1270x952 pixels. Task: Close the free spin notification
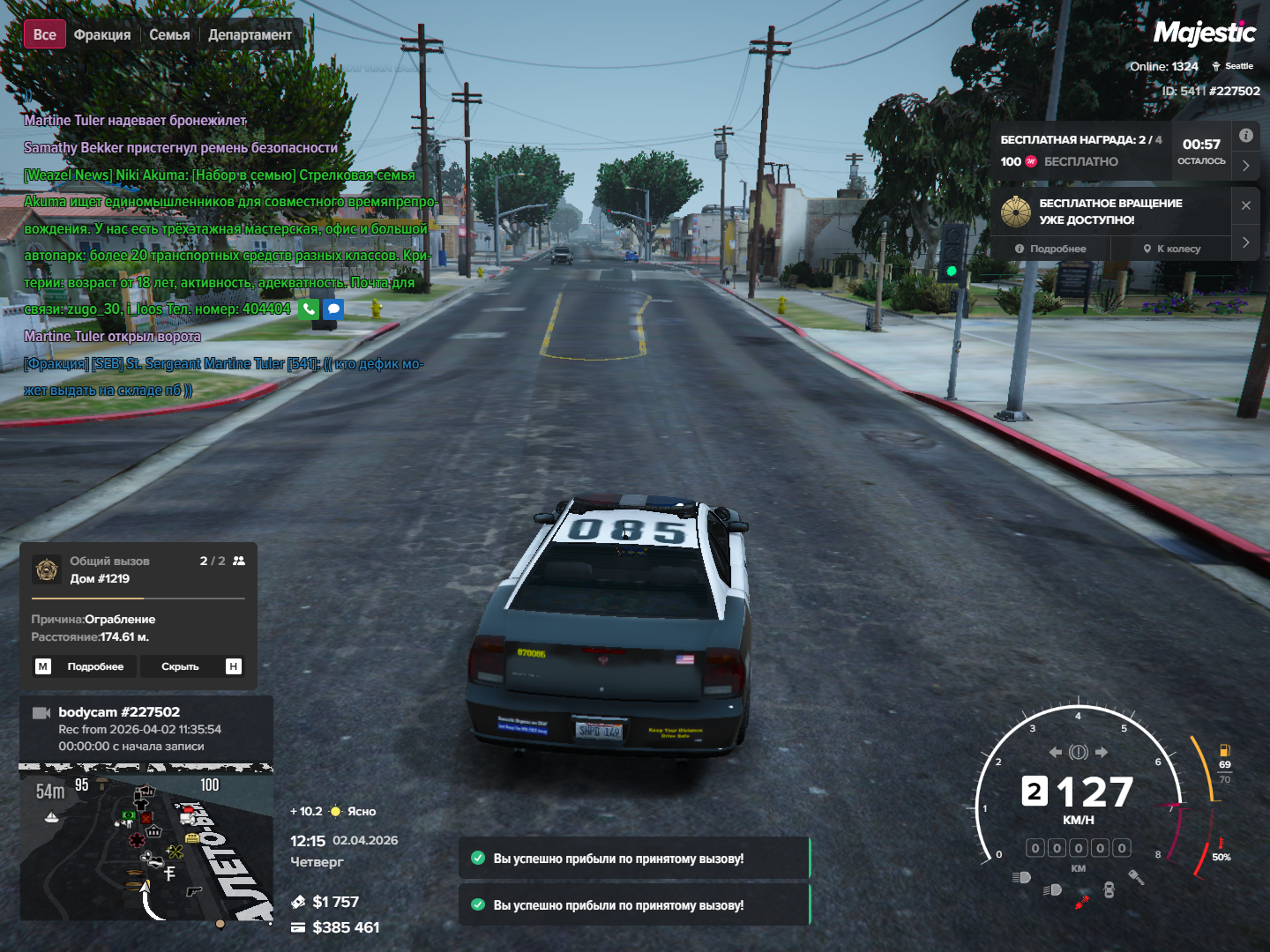pyautogui.click(x=1245, y=205)
